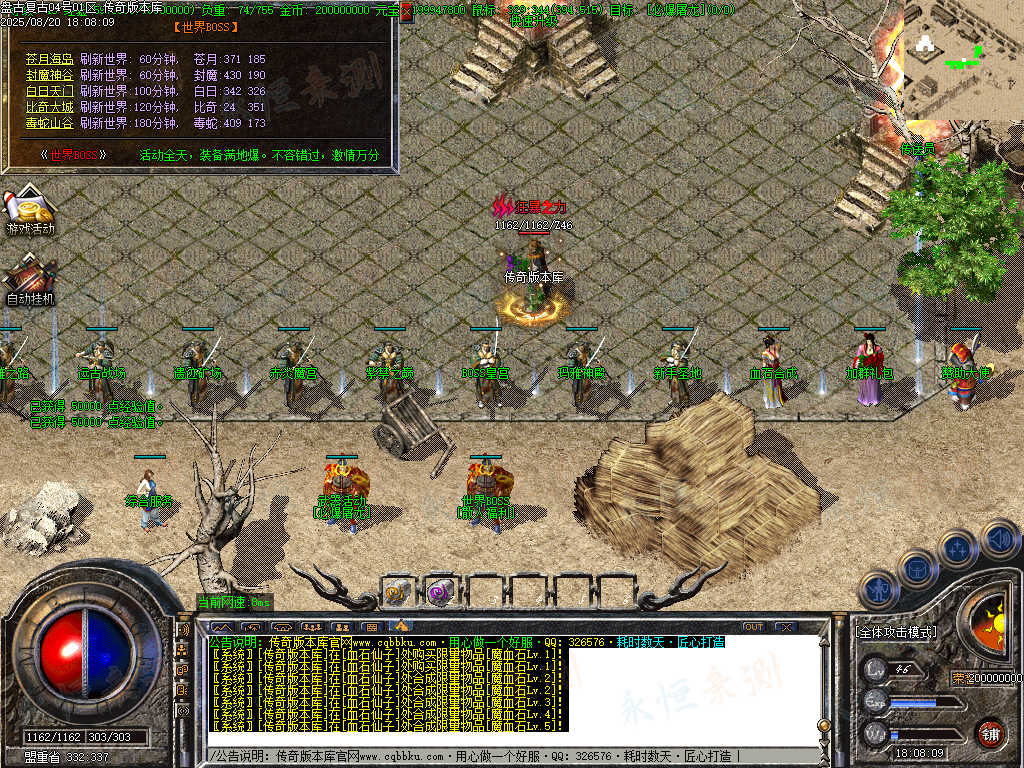Select the 苍月海岛 boss link

pyautogui.click(x=49, y=59)
